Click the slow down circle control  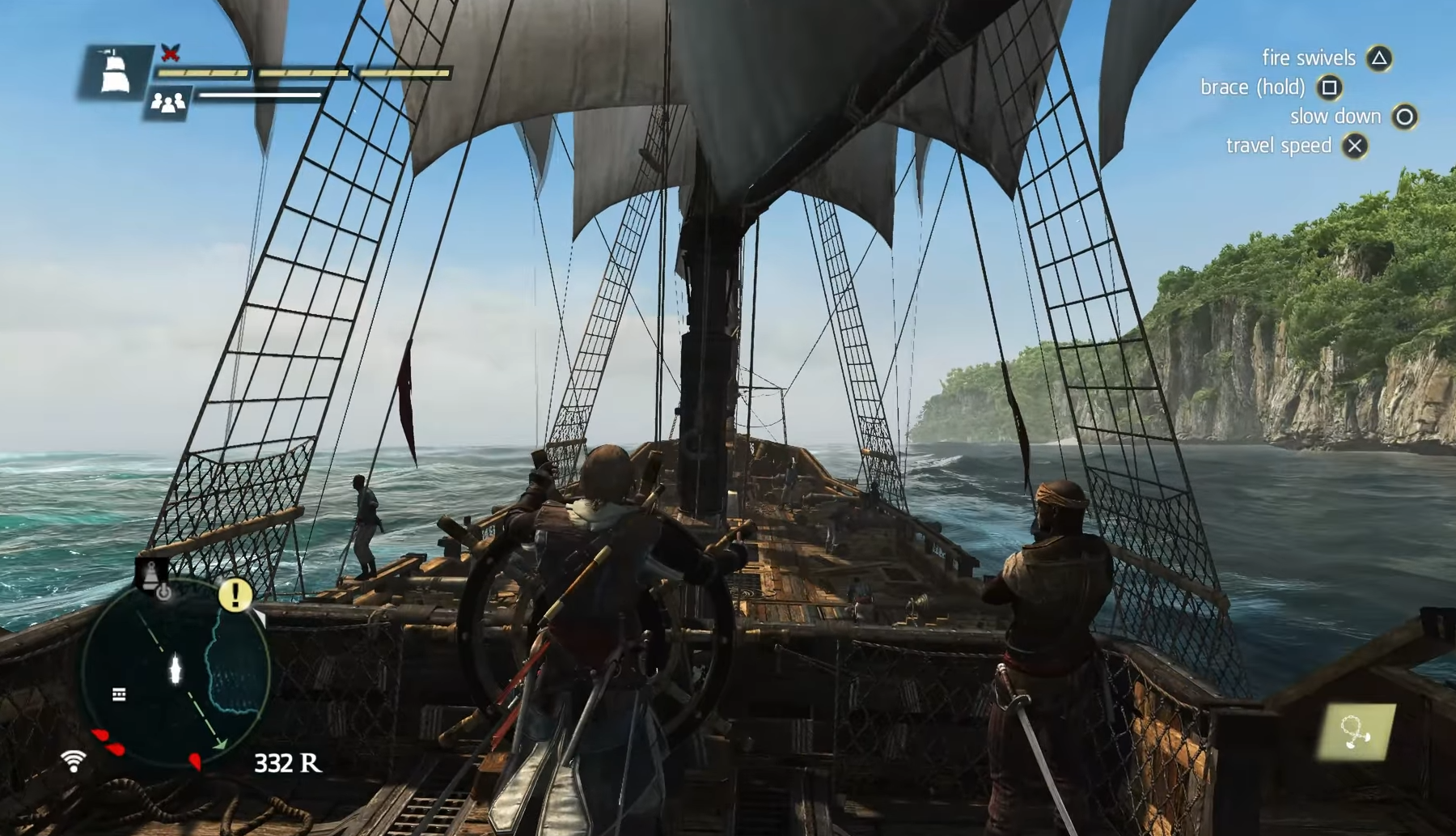(x=1404, y=116)
